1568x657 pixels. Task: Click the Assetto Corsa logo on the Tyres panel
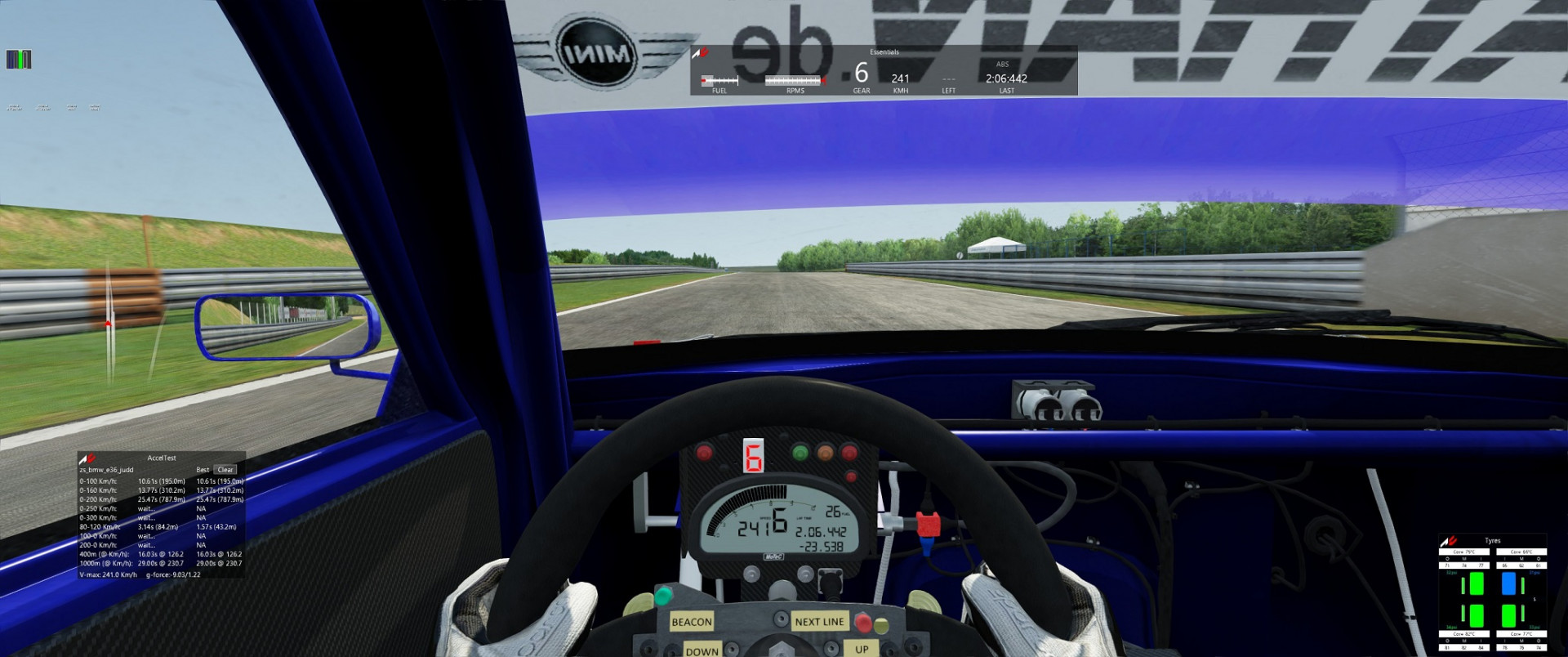[1448, 540]
